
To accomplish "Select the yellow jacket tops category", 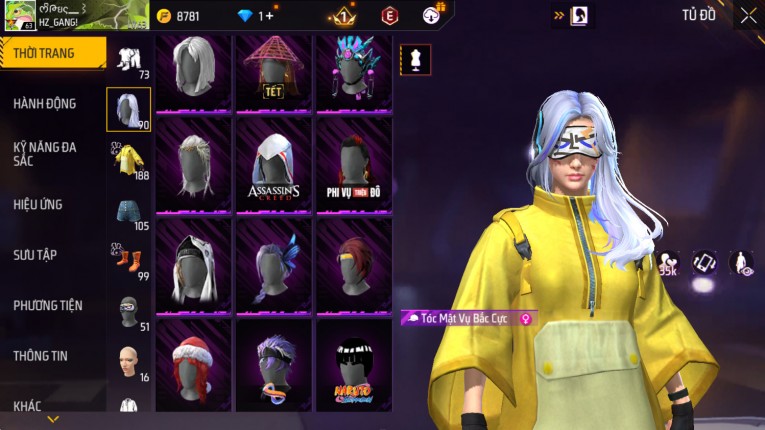I will [129, 159].
